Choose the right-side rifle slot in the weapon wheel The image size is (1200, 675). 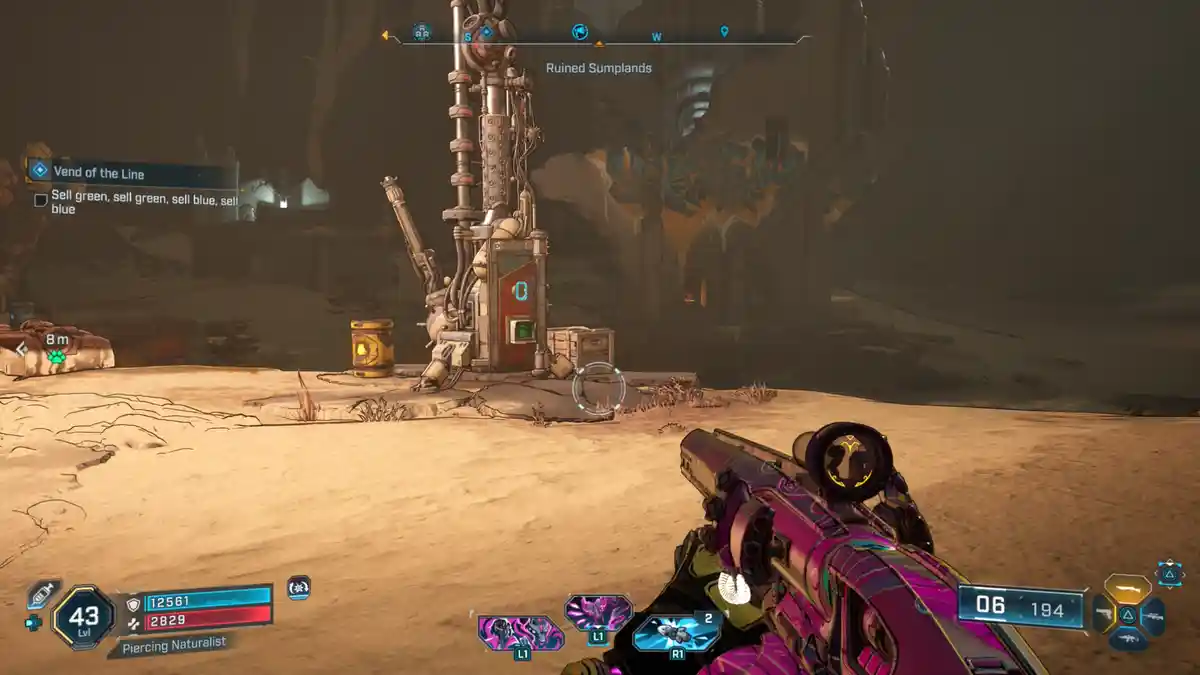[x=1152, y=615]
